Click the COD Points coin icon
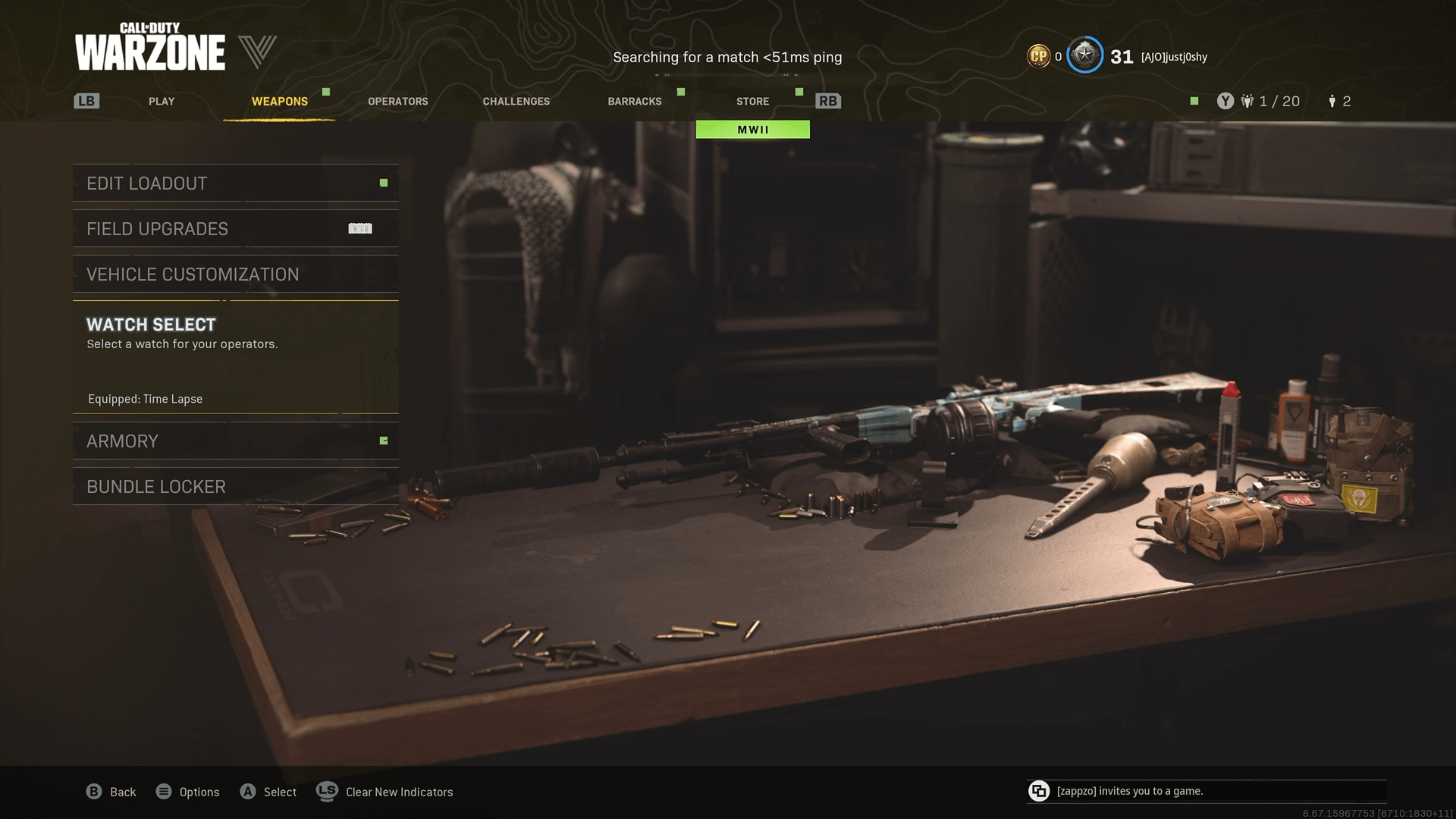This screenshot has height=819, width=1456. click(x=1038, y=56)
